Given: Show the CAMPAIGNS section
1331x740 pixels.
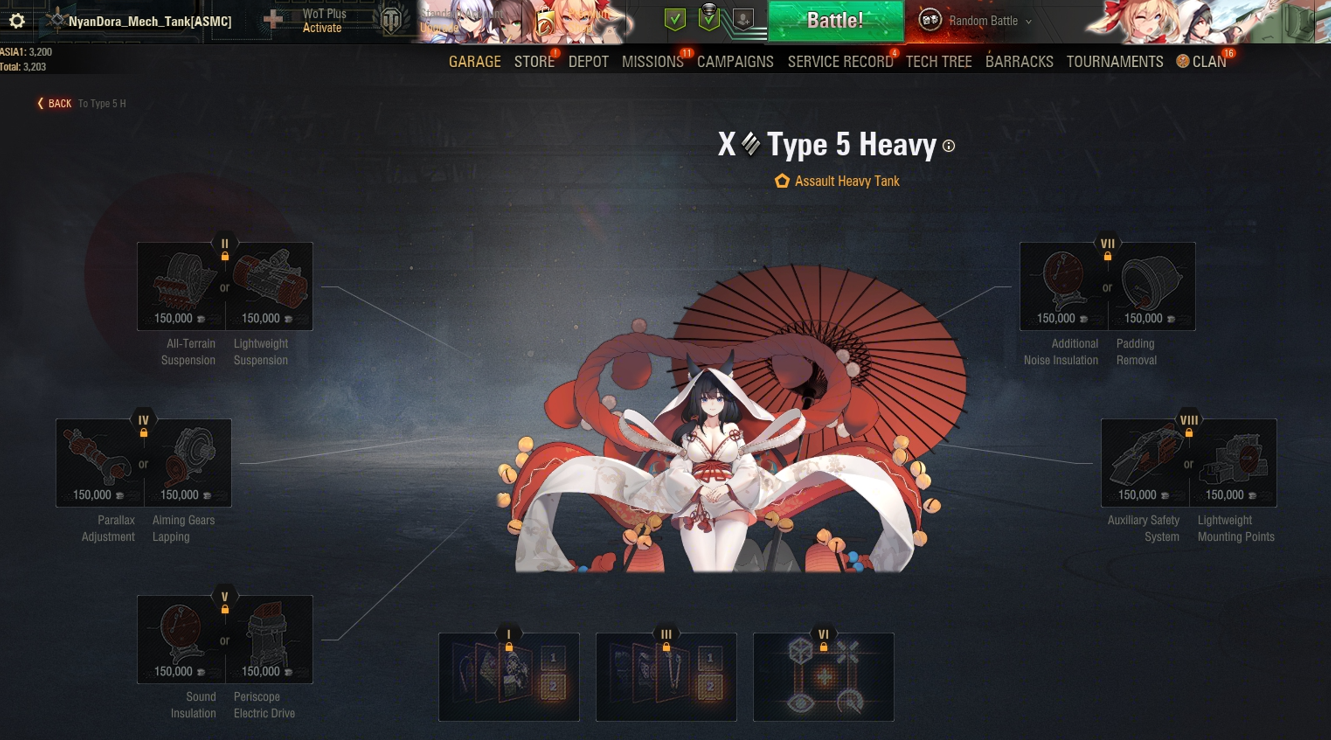Looking at the screenshot, I should [x=735, y=62].
